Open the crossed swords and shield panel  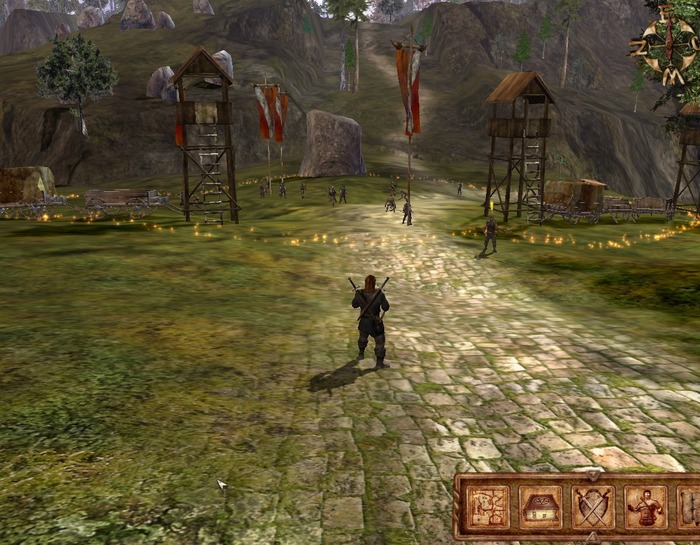[593, 507]
